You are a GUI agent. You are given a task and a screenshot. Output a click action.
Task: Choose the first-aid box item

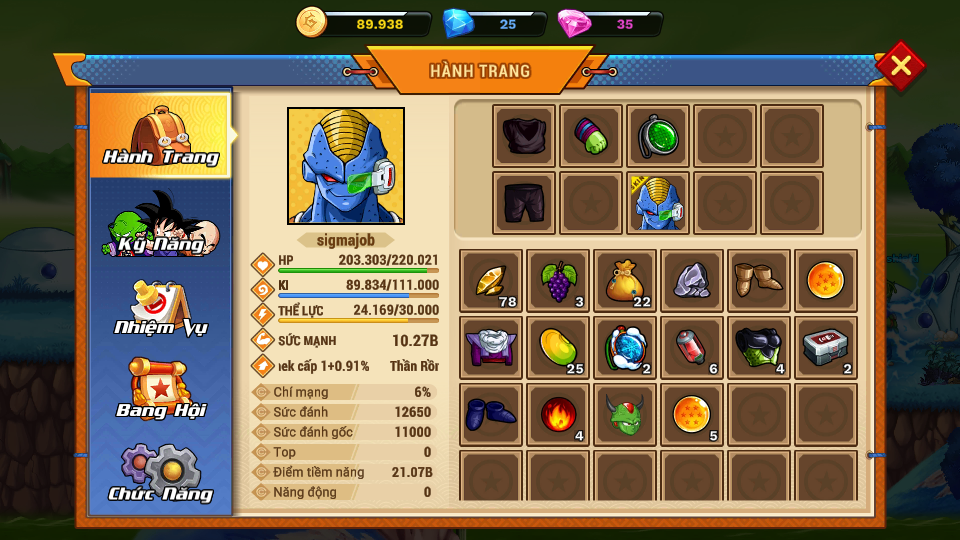[x=826, y=348]
